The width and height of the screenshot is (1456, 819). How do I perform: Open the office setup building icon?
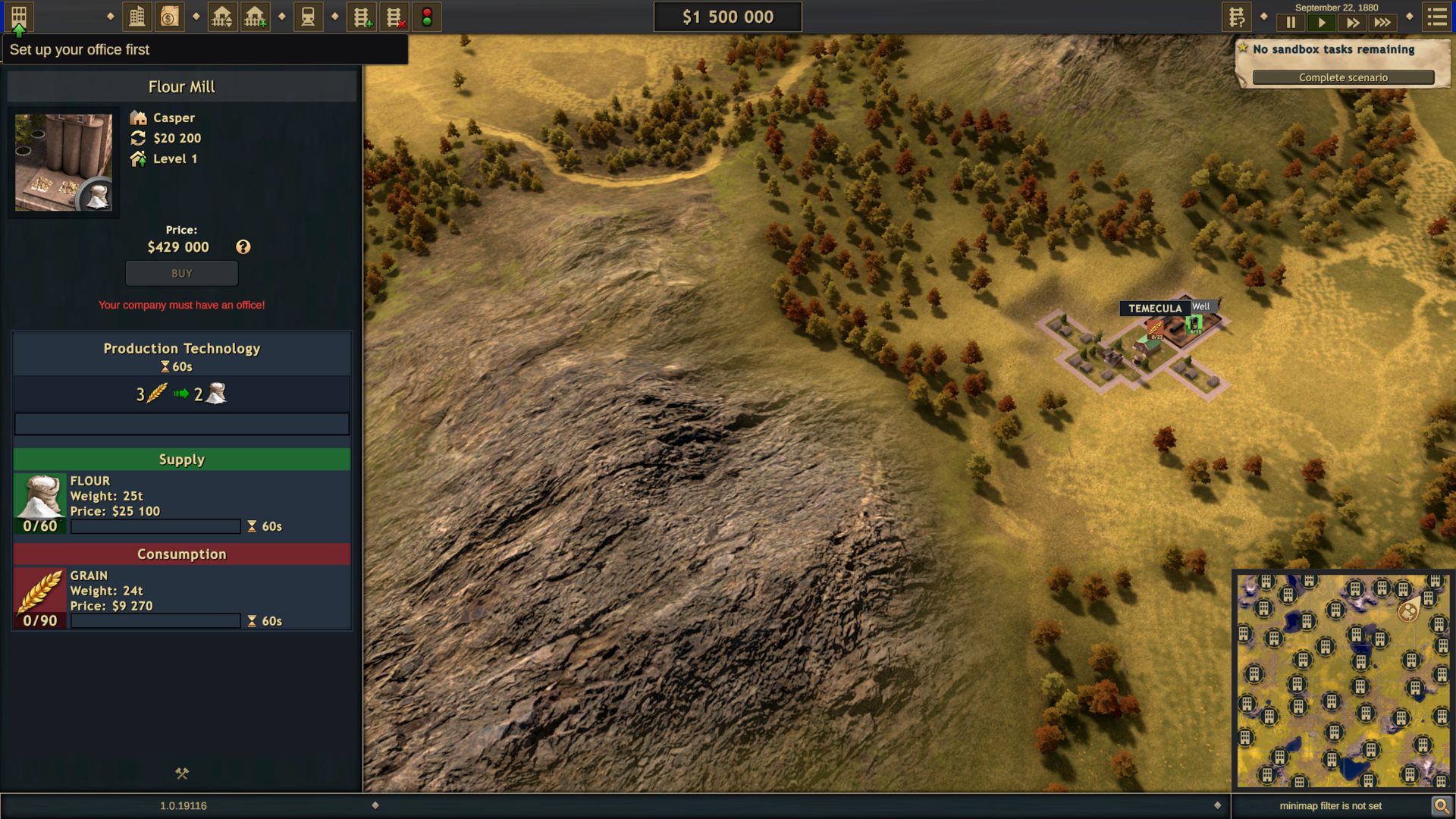tap(19, 17)
